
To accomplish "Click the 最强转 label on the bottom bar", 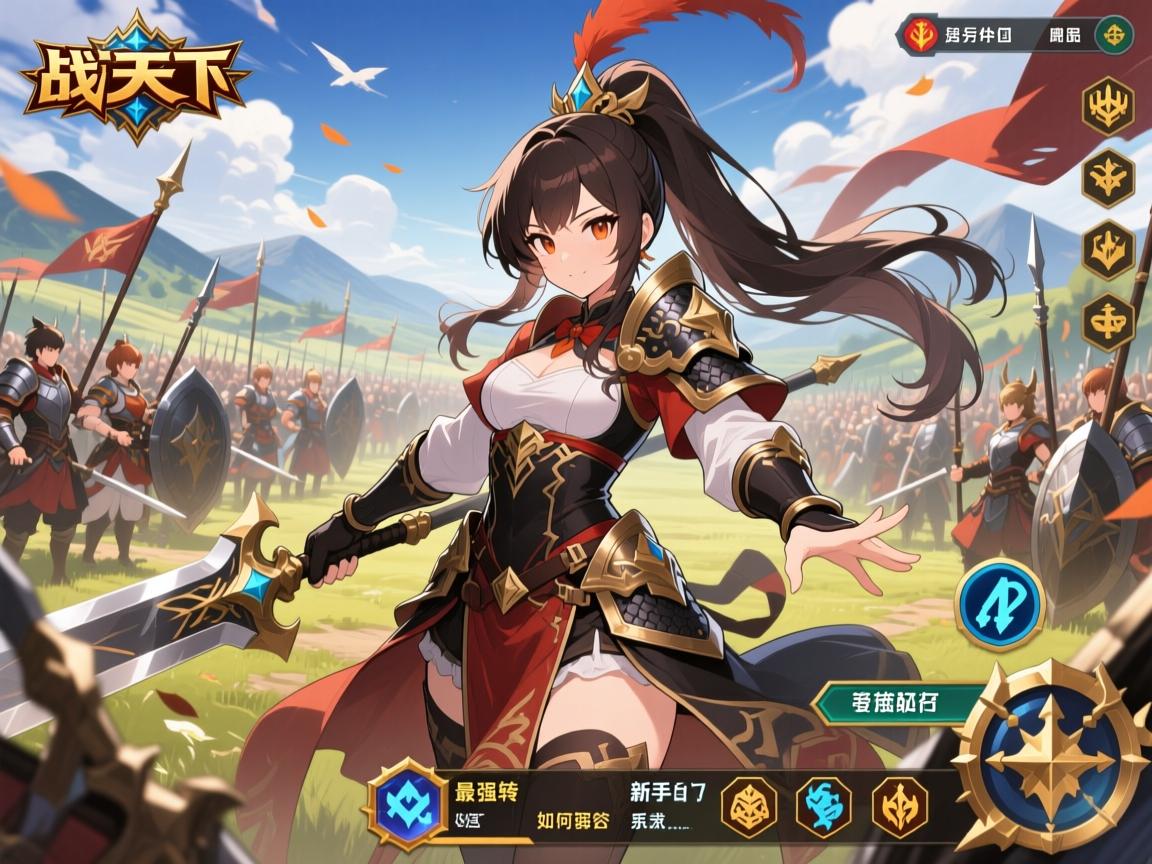I will (x=486, y=793).
